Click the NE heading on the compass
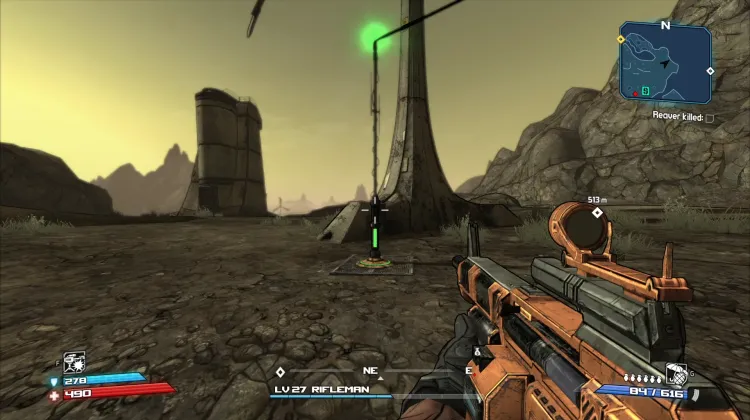The width and height of the screenshot is (750, 420). 370,370
